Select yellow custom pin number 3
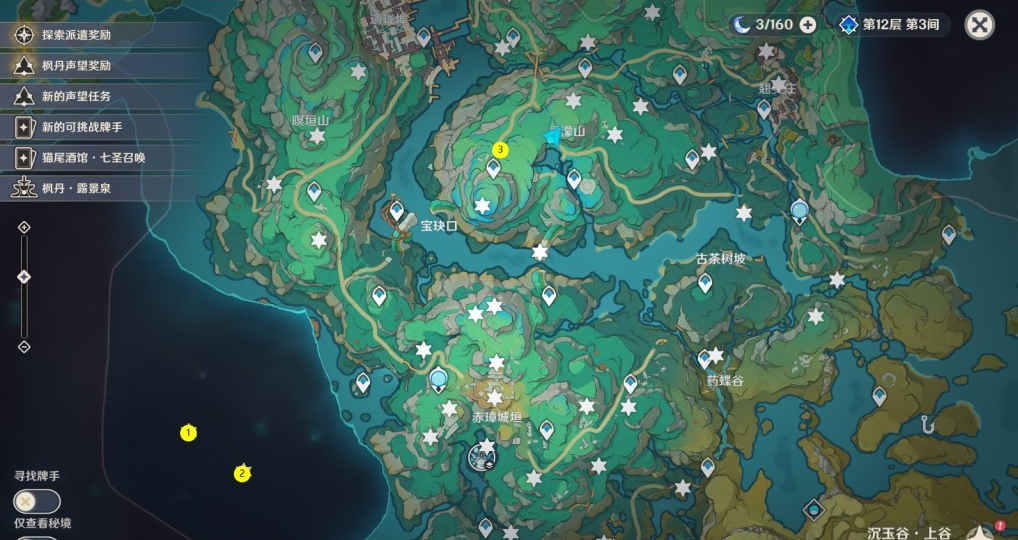This screenshot has width=1018, height=540. point(501,150)
